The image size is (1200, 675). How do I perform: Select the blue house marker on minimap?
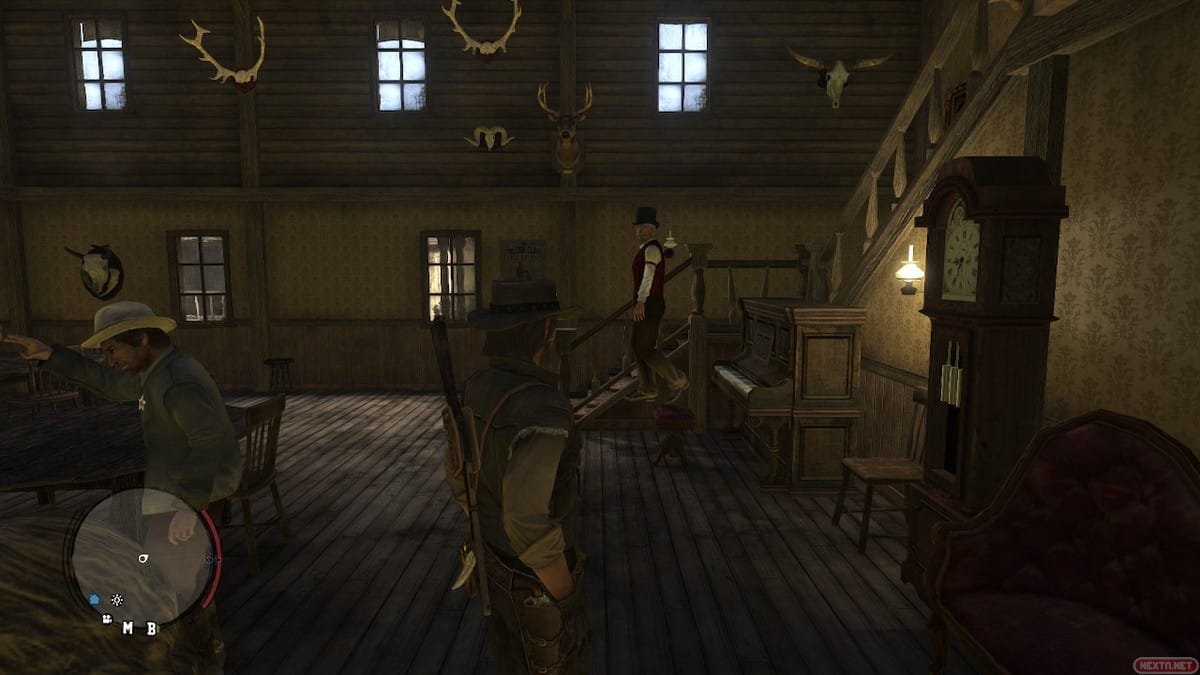(x=96, y=600)
